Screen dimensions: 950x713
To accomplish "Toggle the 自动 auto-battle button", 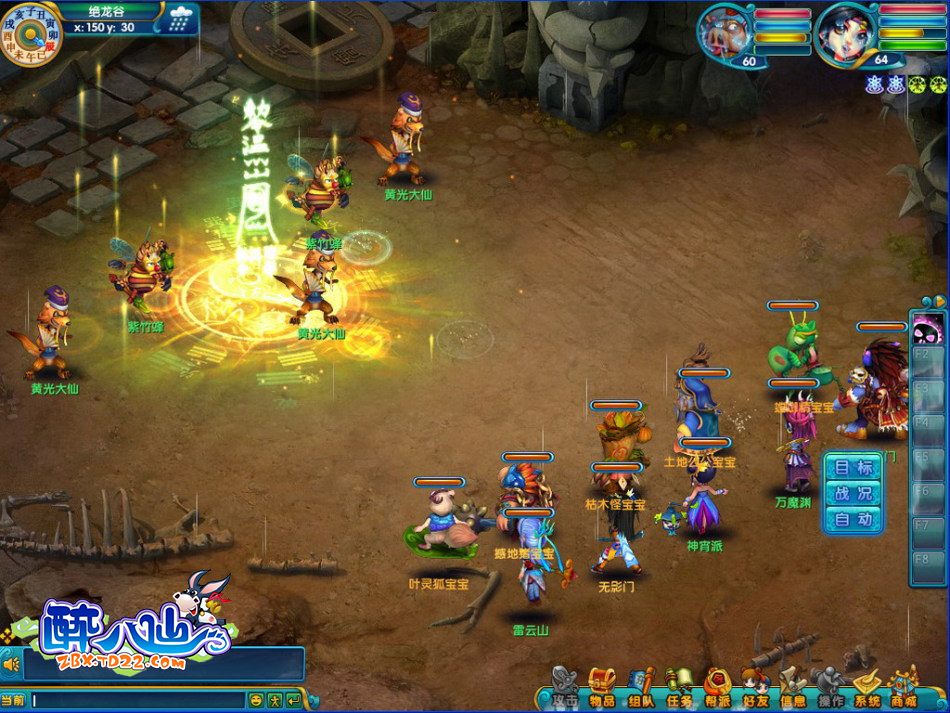I will (x=853, y=520).
